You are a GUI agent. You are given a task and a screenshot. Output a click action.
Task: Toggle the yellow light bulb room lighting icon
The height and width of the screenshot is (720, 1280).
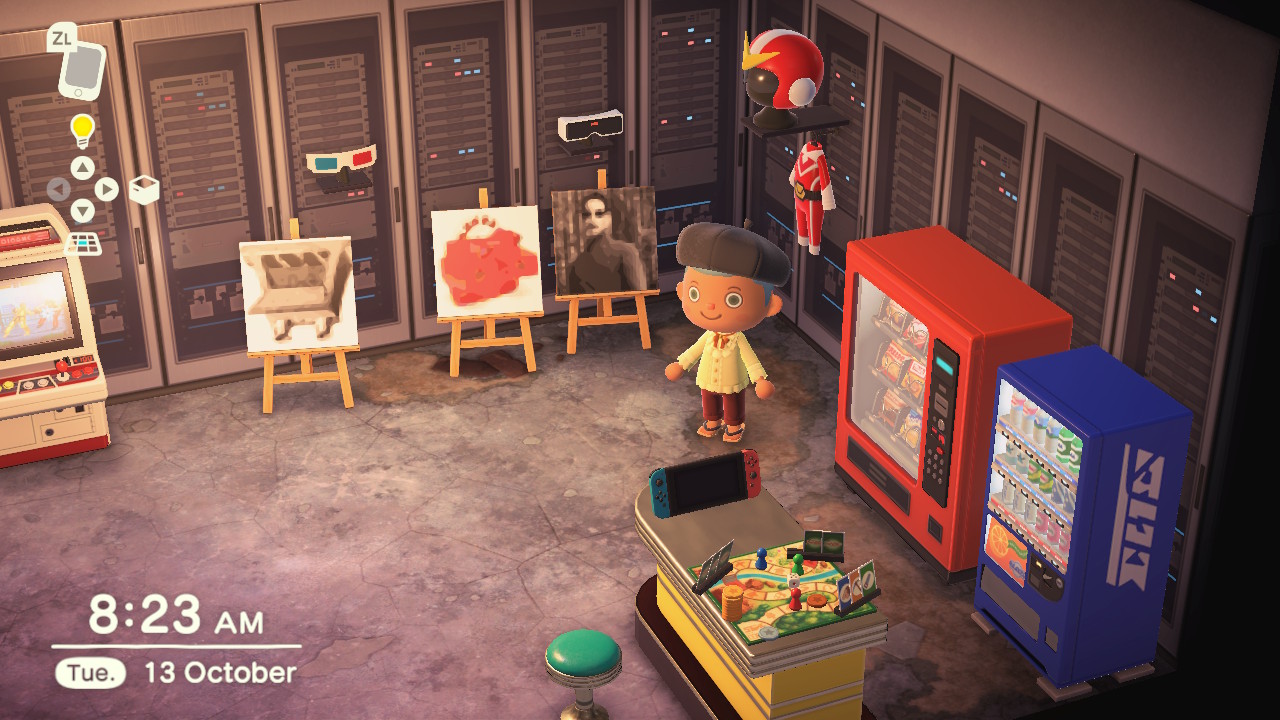(82, 129)
